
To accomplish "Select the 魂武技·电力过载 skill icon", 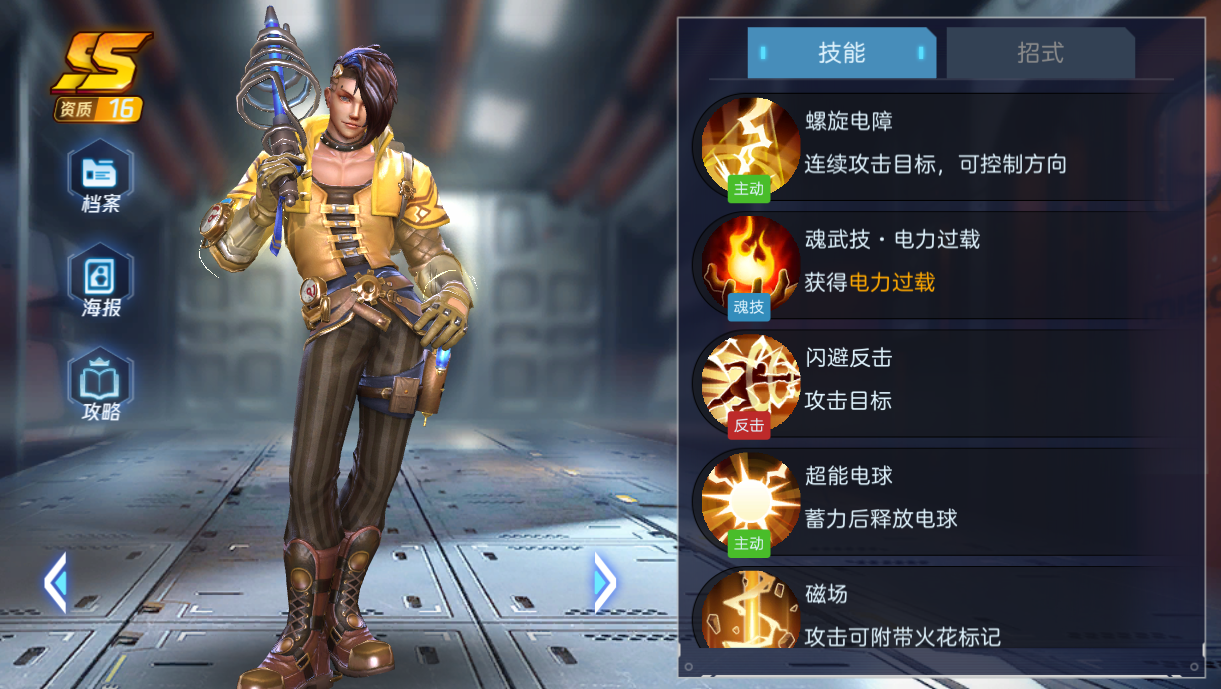I will click(x=749, y=263).
